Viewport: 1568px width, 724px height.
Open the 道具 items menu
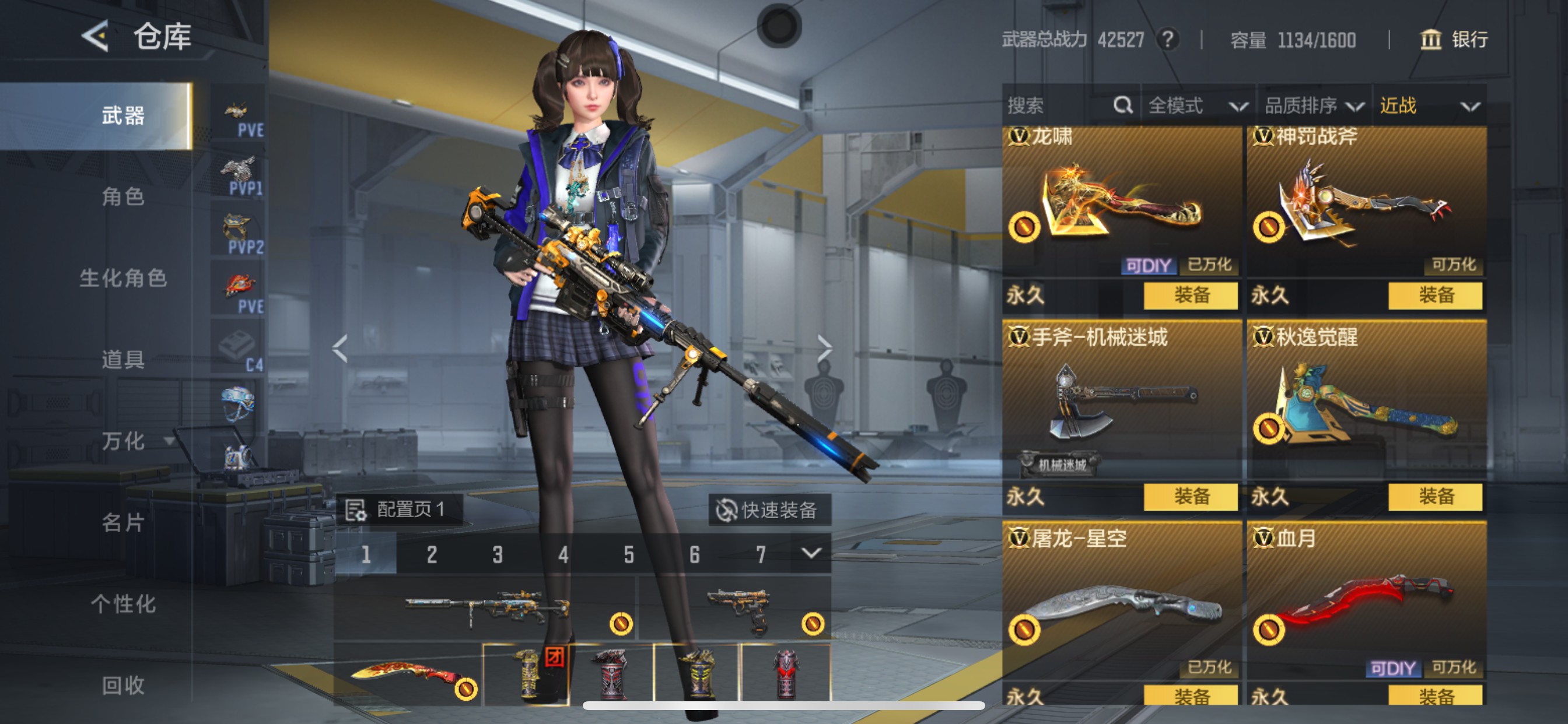click(x=123, y=360)
